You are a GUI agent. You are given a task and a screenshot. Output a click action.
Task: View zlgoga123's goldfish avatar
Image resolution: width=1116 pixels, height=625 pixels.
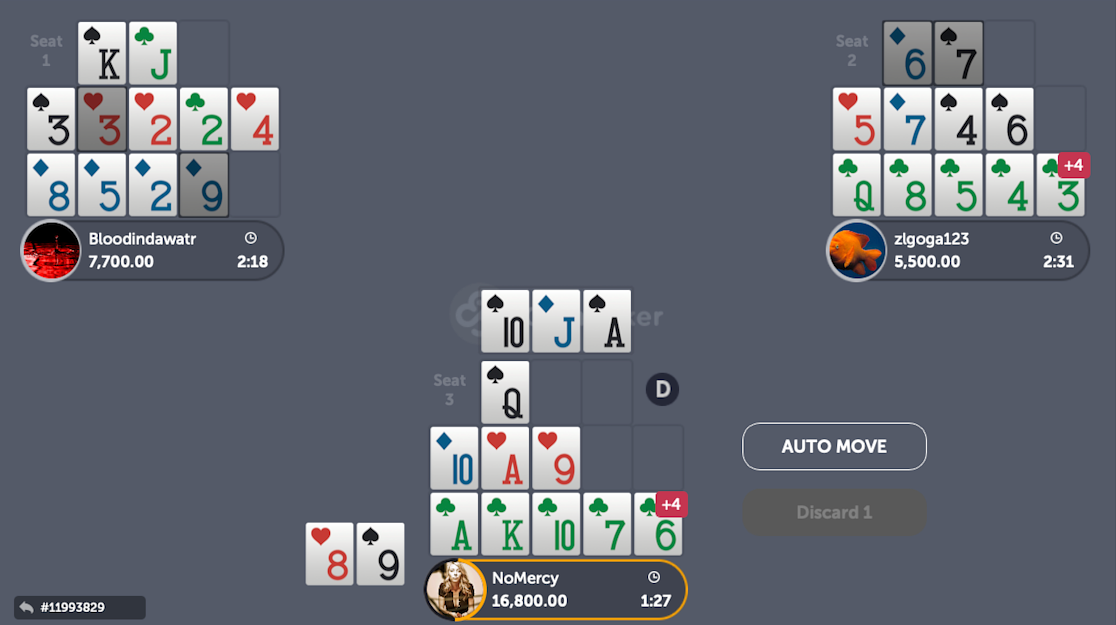[x=857, y=251]
